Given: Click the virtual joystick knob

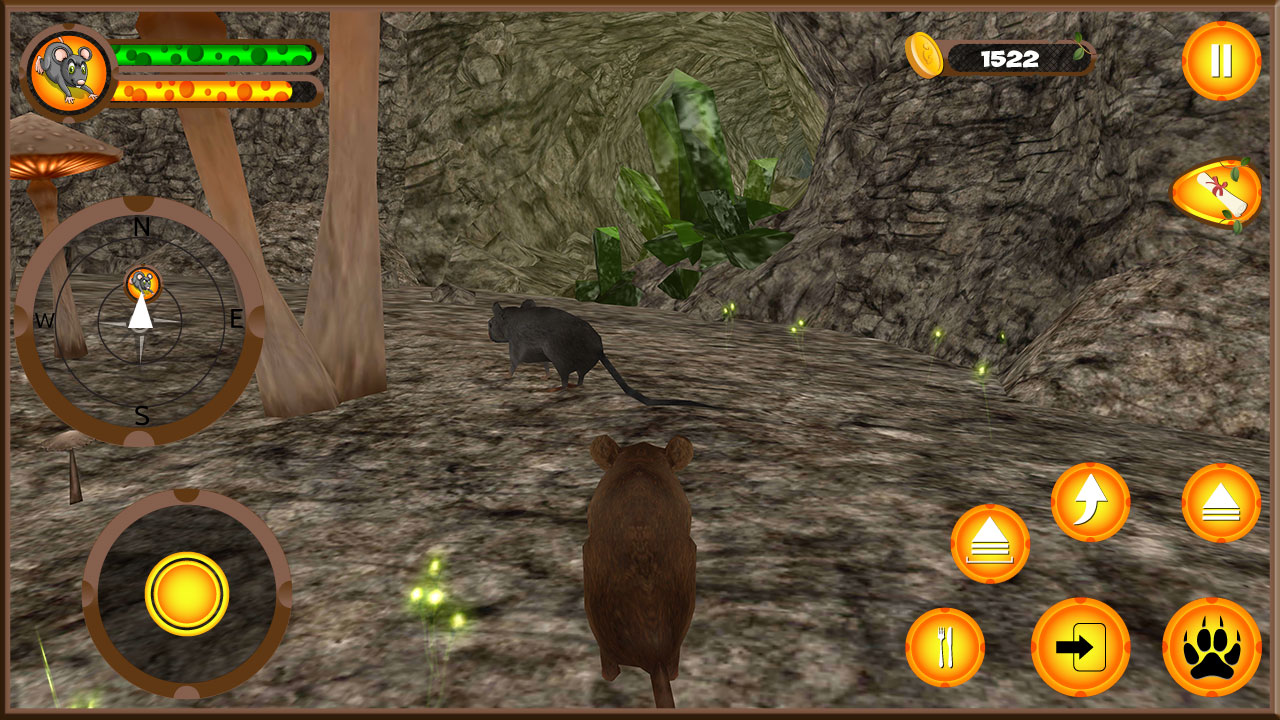Looking at the screenshot, I should (x=188, y=592).
